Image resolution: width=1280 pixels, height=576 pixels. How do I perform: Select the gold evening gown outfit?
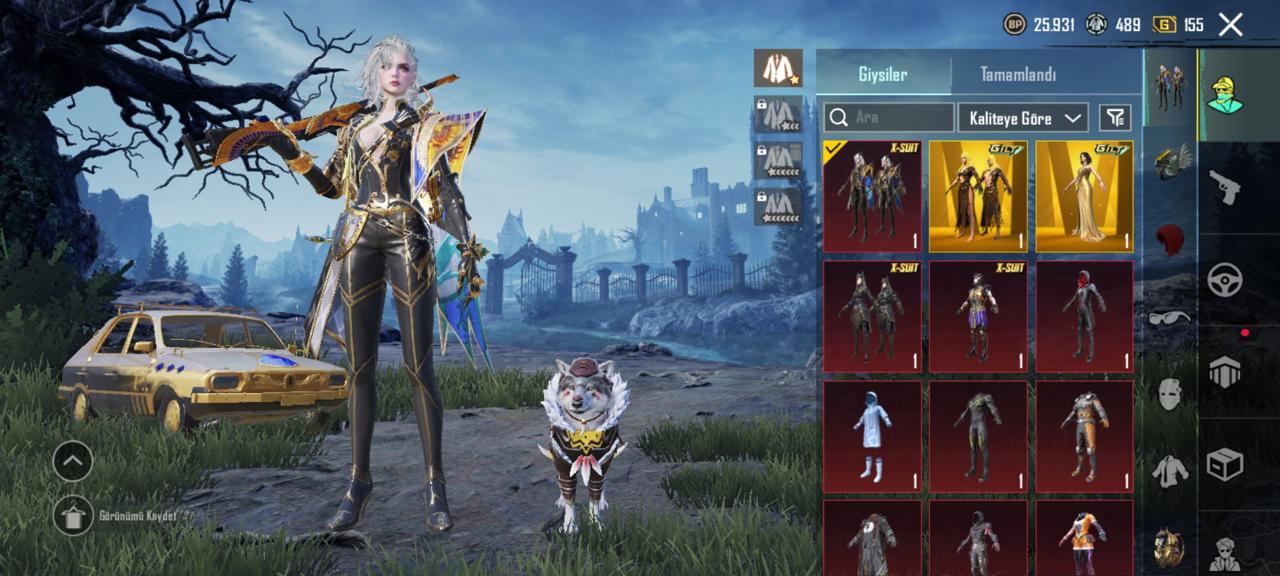1084,196
